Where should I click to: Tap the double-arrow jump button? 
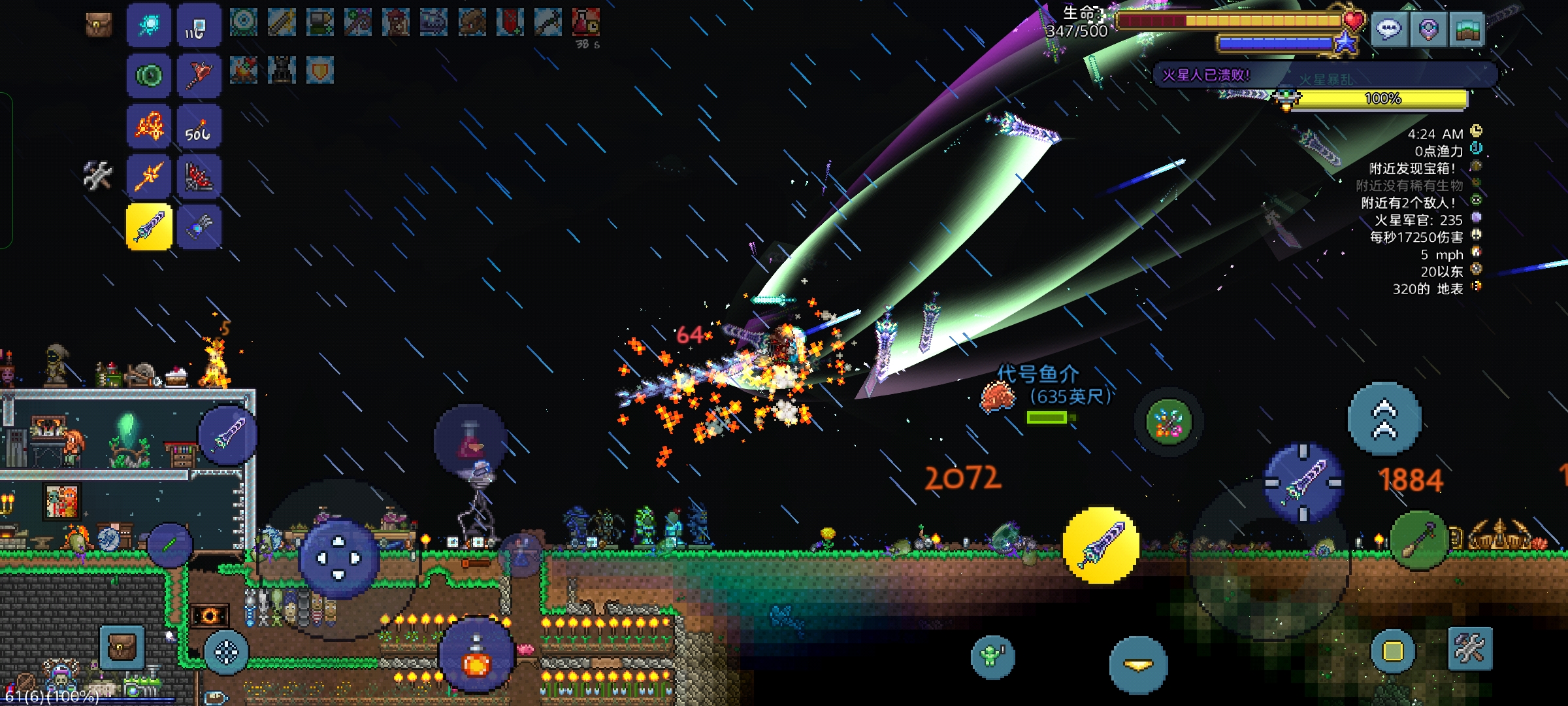(1384, 419)
